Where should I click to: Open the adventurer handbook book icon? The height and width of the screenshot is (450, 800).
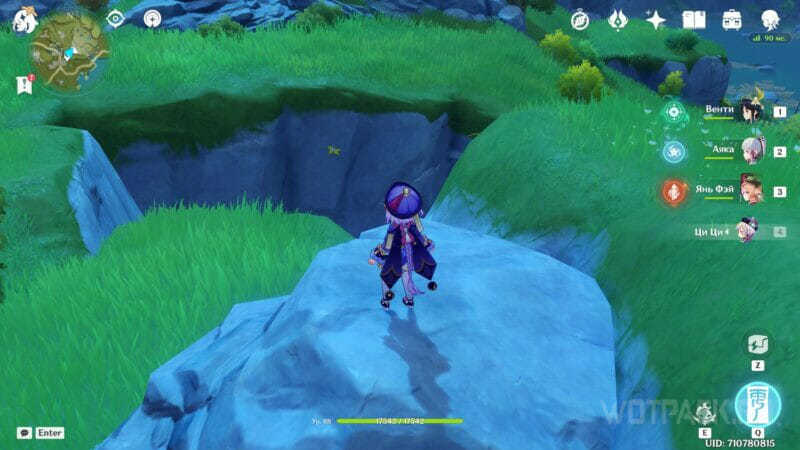694,20
